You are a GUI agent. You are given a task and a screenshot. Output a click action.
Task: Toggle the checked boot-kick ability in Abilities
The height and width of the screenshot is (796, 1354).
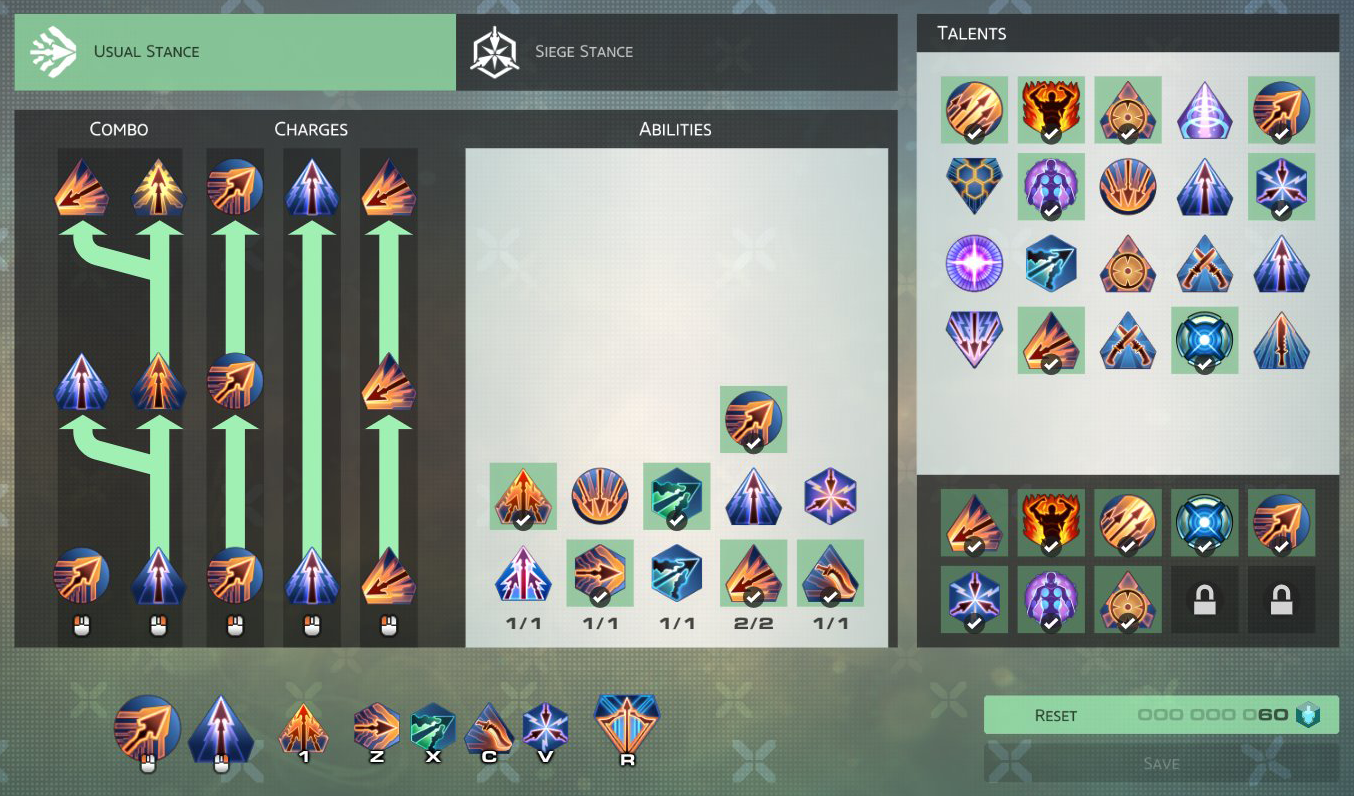[x=829, y=574]
